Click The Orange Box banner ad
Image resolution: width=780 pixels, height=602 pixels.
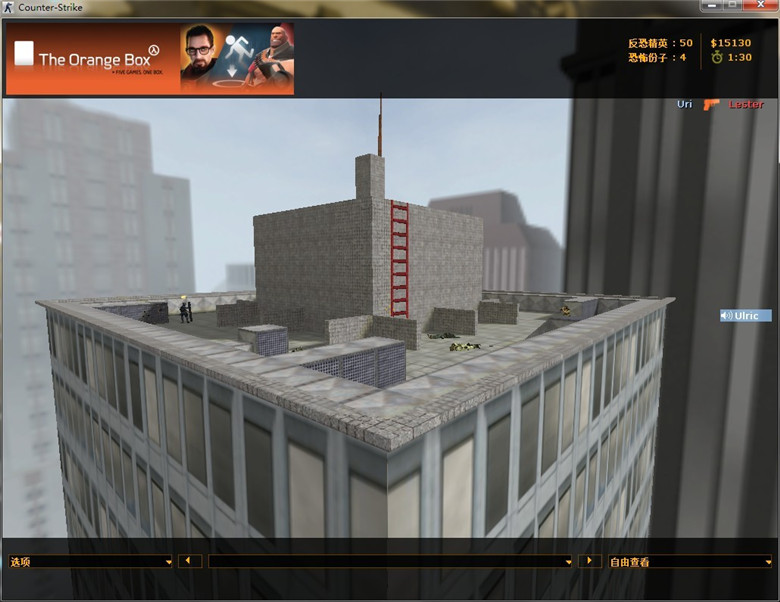(151, 59)
